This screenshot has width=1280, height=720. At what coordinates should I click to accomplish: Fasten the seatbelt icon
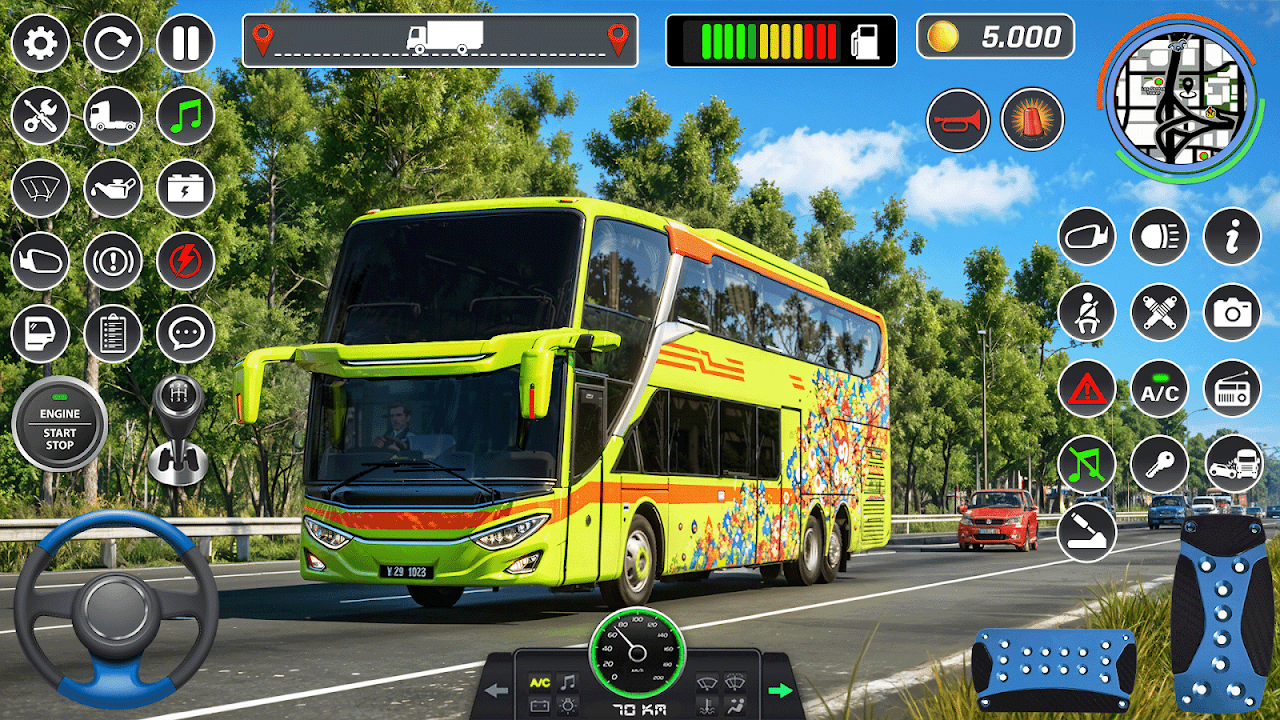(x=1087, y=312)
